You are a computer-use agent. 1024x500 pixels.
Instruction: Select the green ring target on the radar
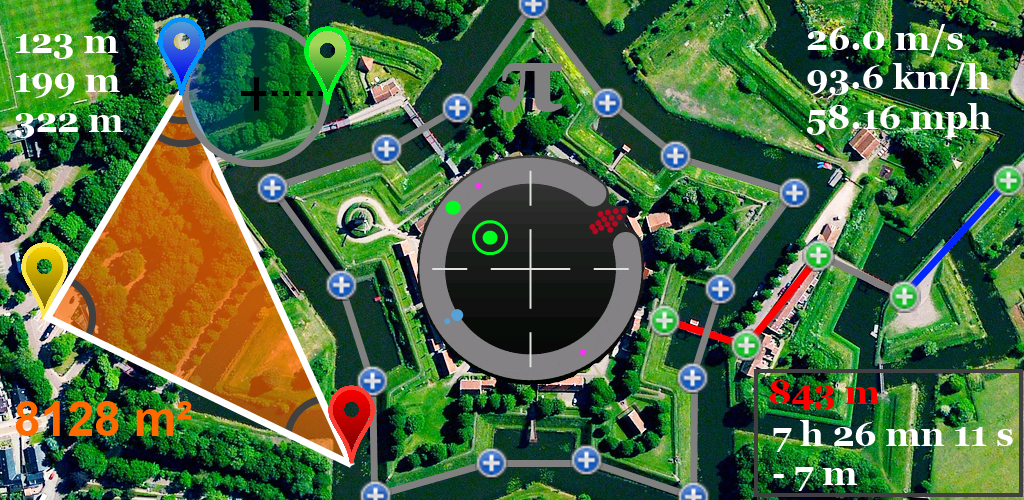click(x=490, y=239)
